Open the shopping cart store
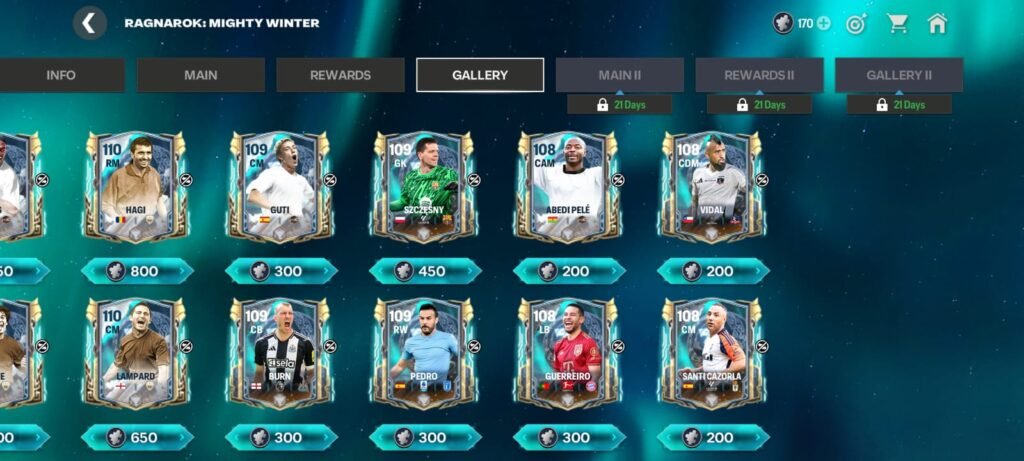The height and width of the screenshot is (461, 1024). pos(897,23)
